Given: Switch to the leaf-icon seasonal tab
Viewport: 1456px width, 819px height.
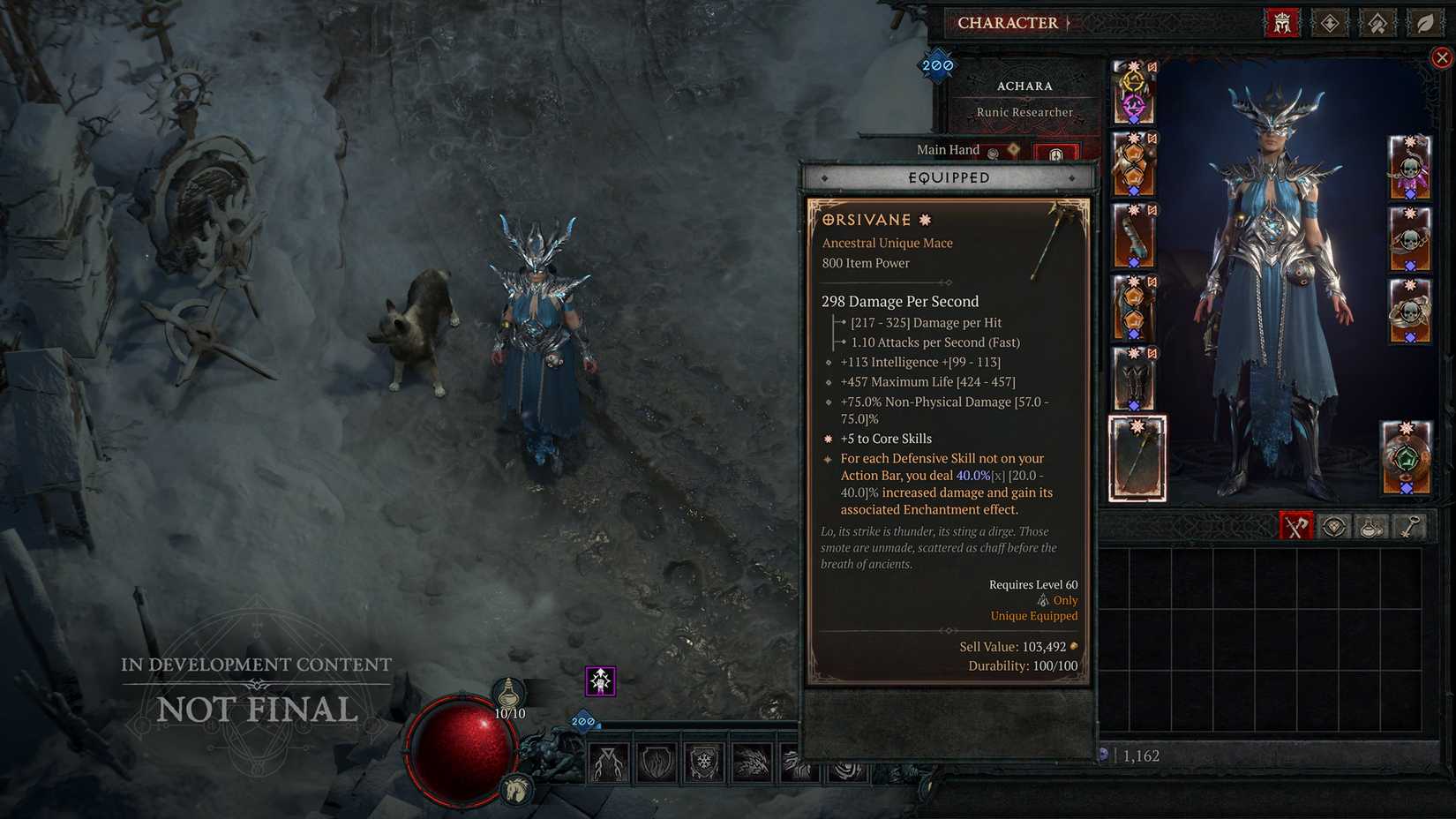Looking at the screenshot, I should point(1424,23).
